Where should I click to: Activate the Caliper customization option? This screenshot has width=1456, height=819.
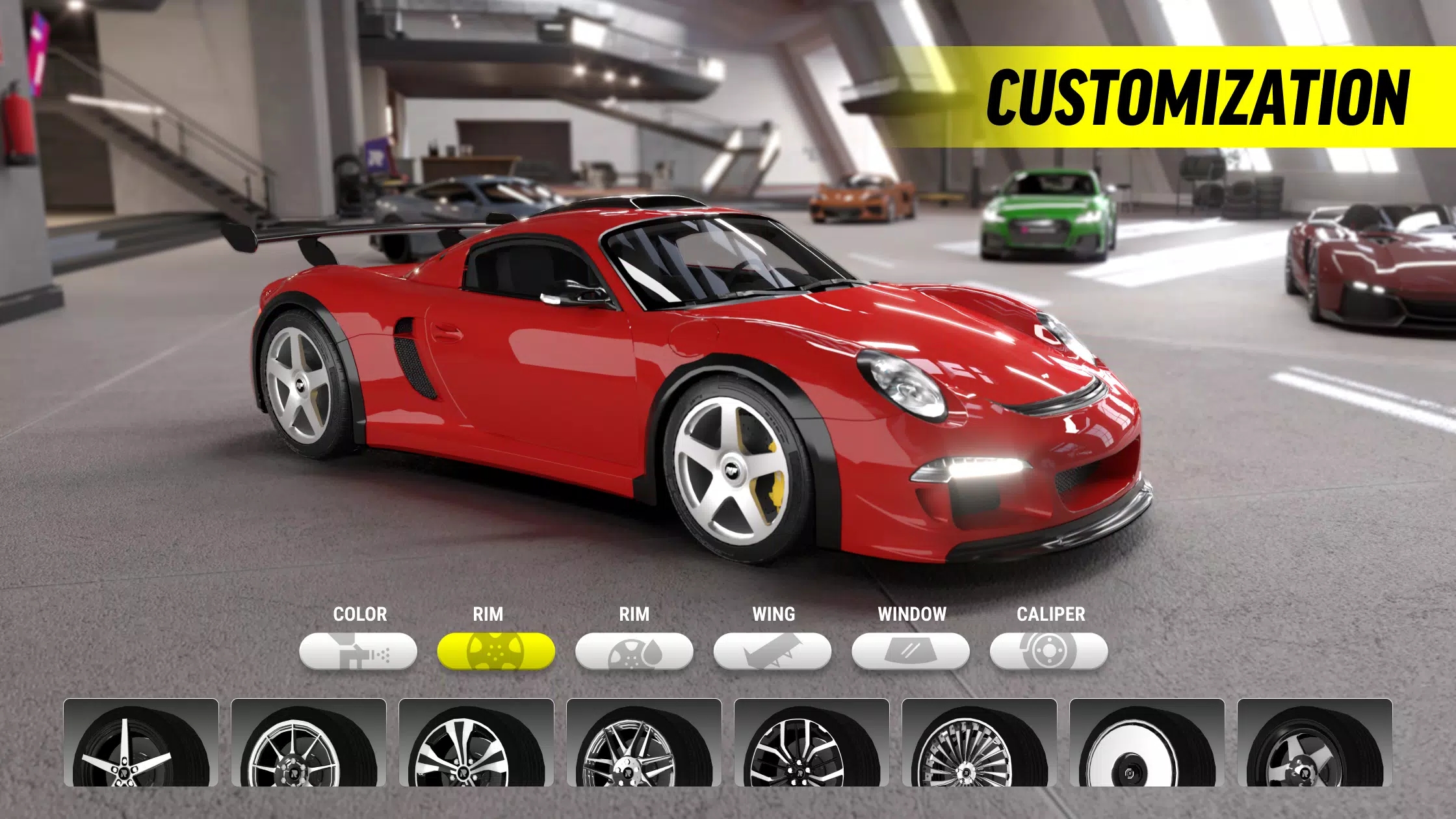click(x=1050, y=650)
